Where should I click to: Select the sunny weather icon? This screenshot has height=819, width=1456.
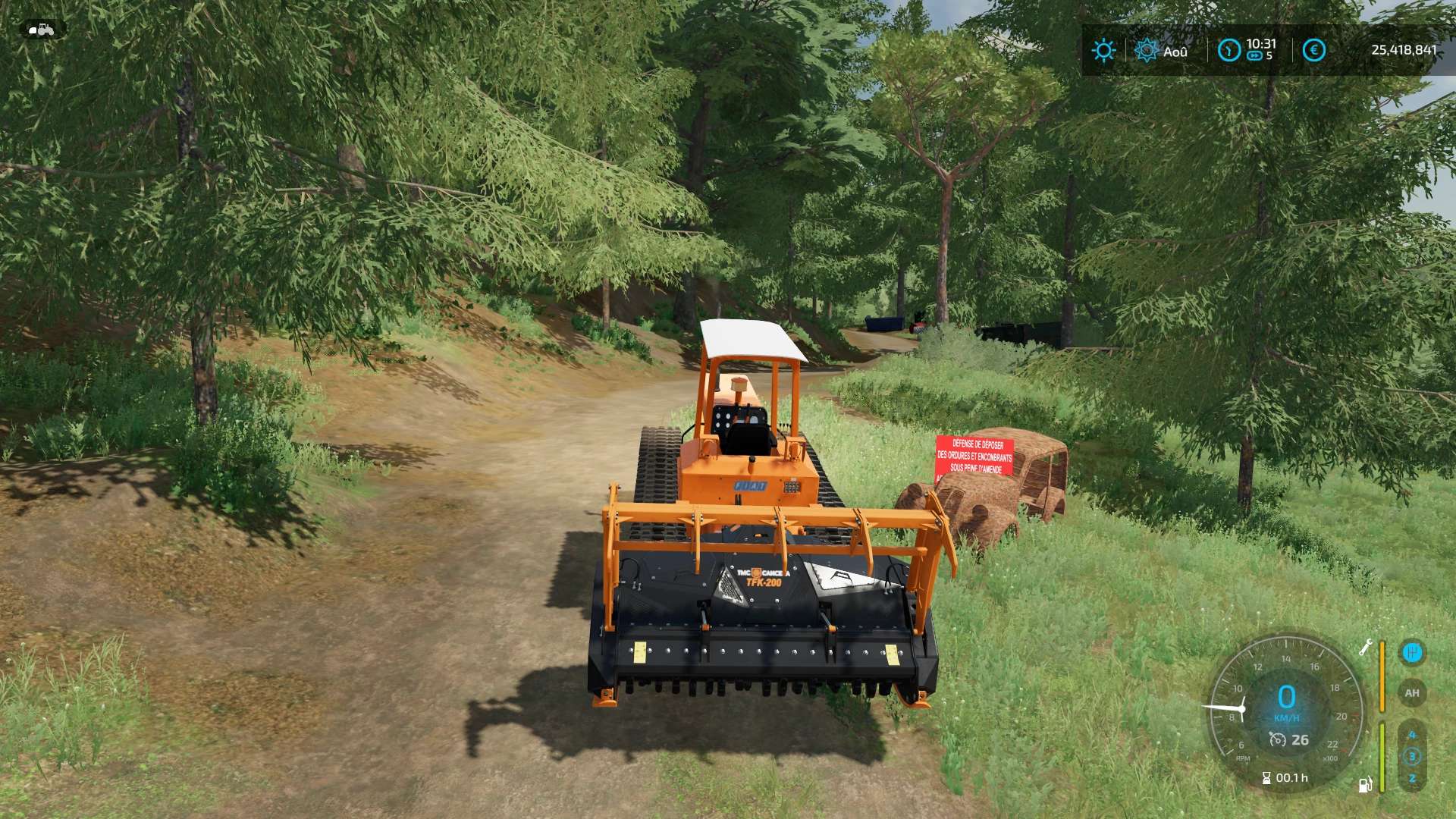tap(1103, 51)
